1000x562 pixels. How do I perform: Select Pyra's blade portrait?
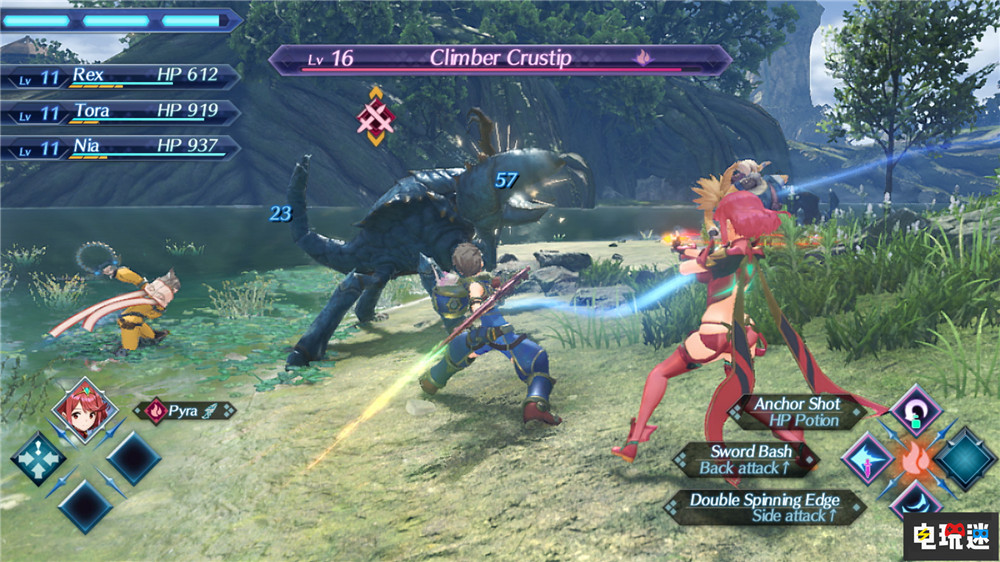point(85,409)
